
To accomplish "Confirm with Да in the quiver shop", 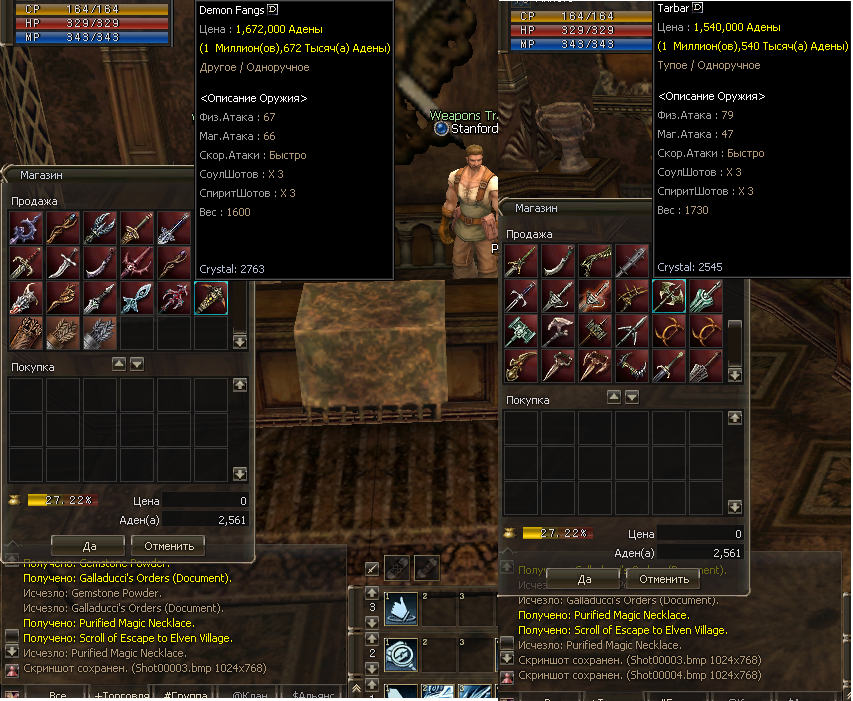I will [88, 545].
